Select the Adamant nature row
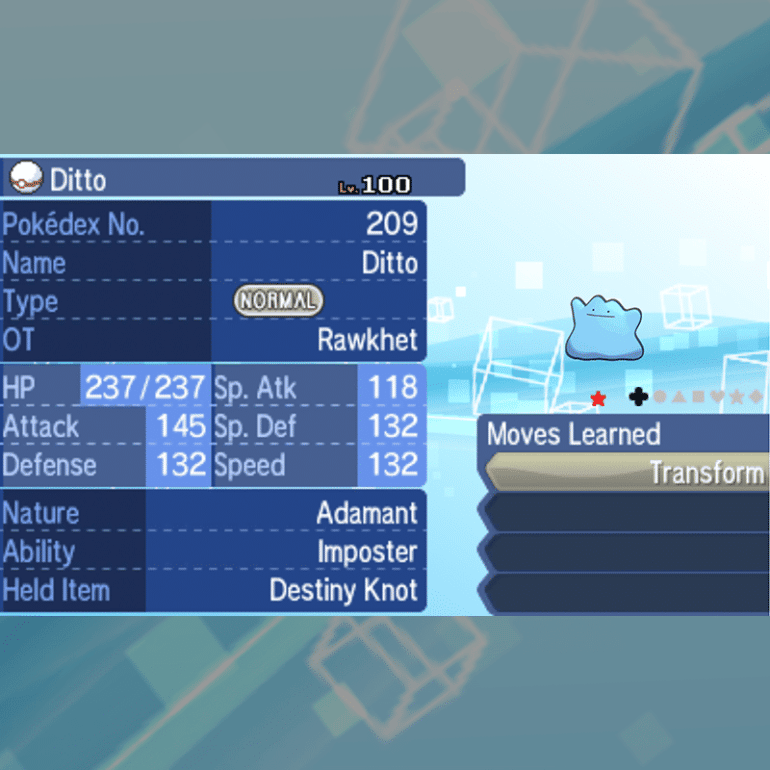Screen dimensions: 770x770 [213, 513]
